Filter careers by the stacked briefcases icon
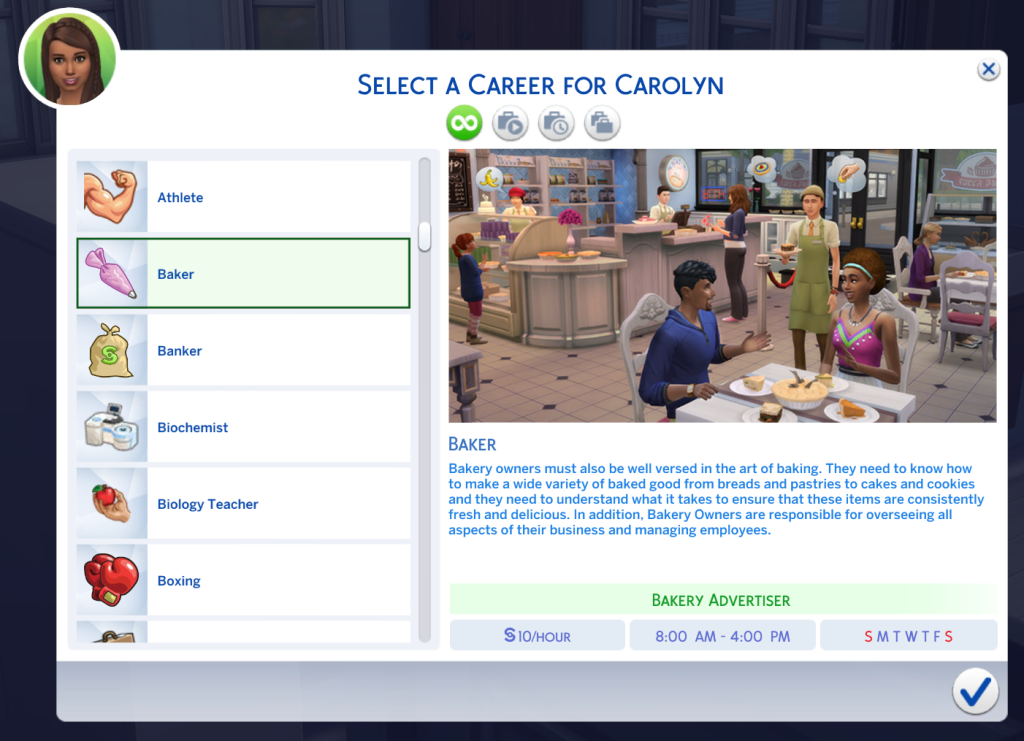The width and height of the screenshot is (1024, 741). coord(602,124)
